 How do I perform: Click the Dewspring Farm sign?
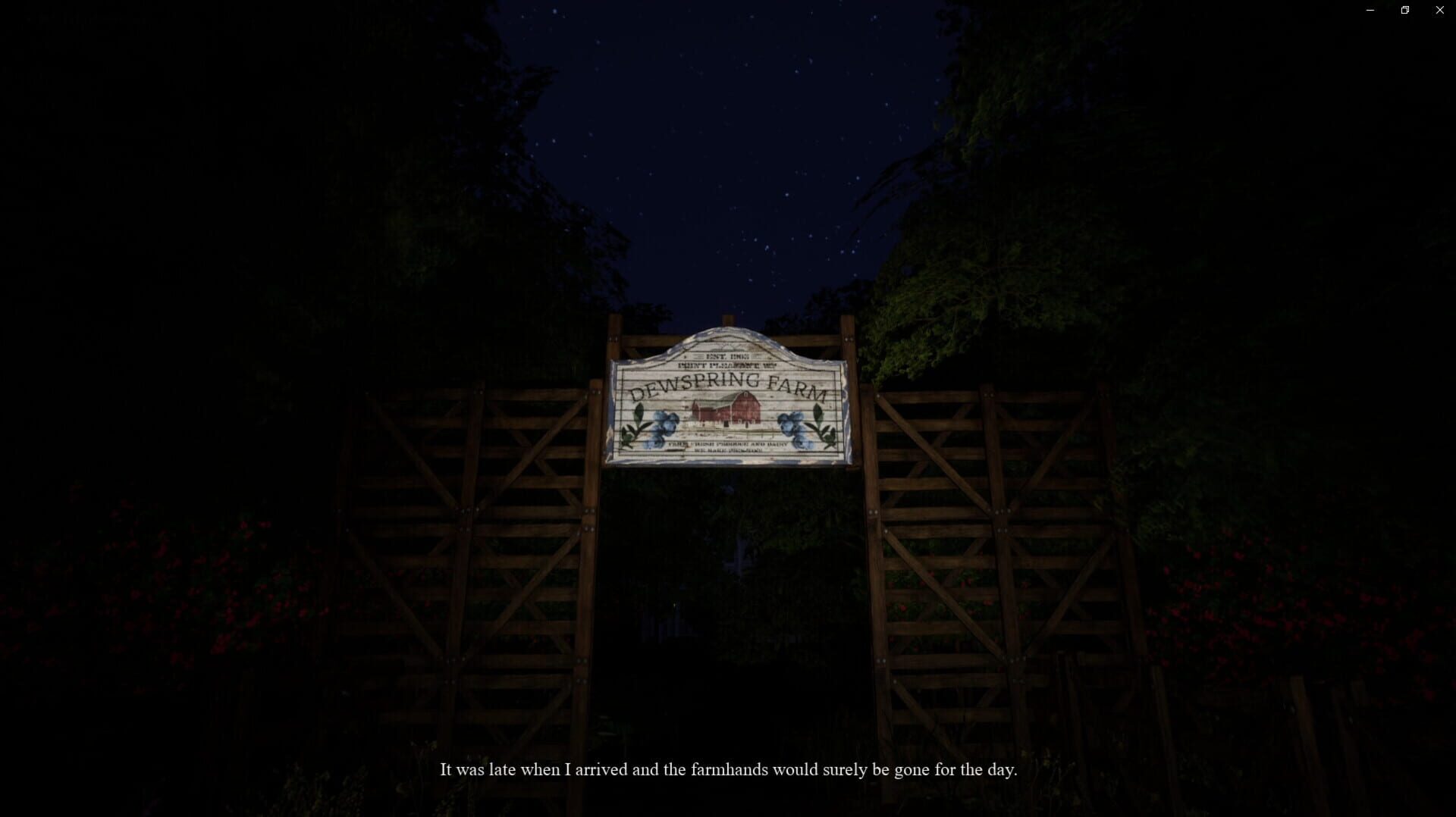tap(726, 398)
